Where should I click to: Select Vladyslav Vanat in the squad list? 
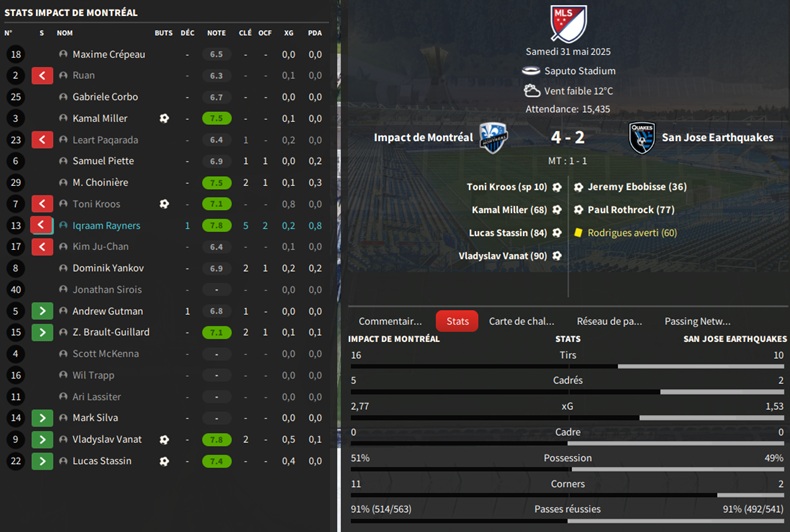pos(107,439)
